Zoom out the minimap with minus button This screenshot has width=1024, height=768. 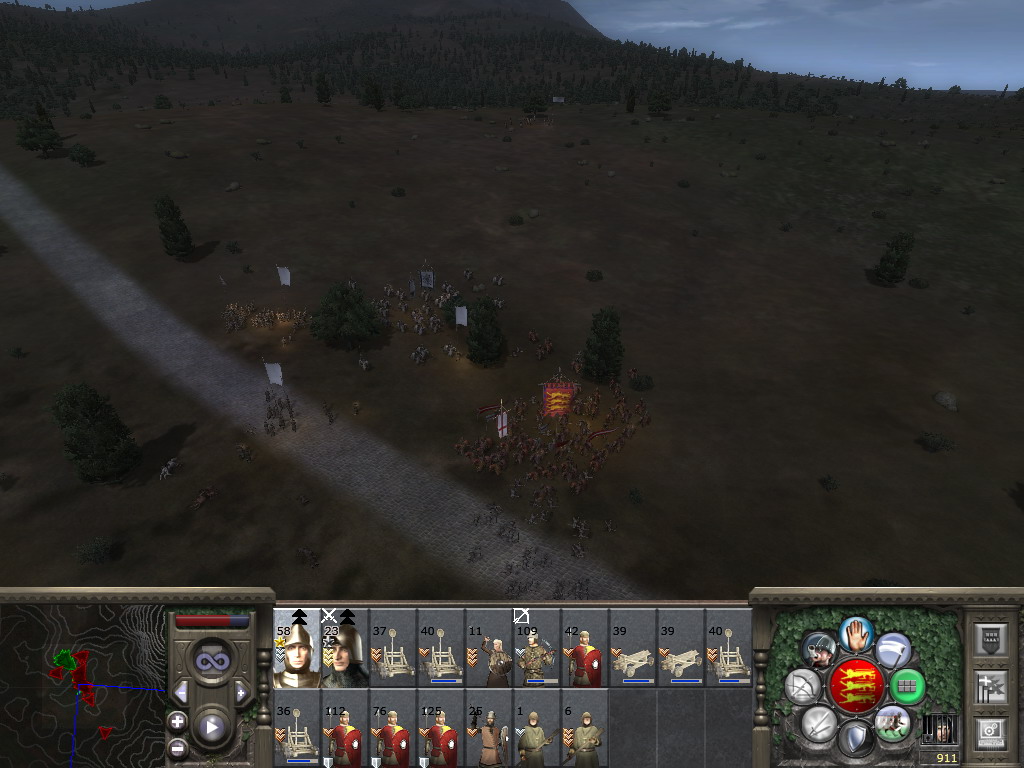click(177, 747)
